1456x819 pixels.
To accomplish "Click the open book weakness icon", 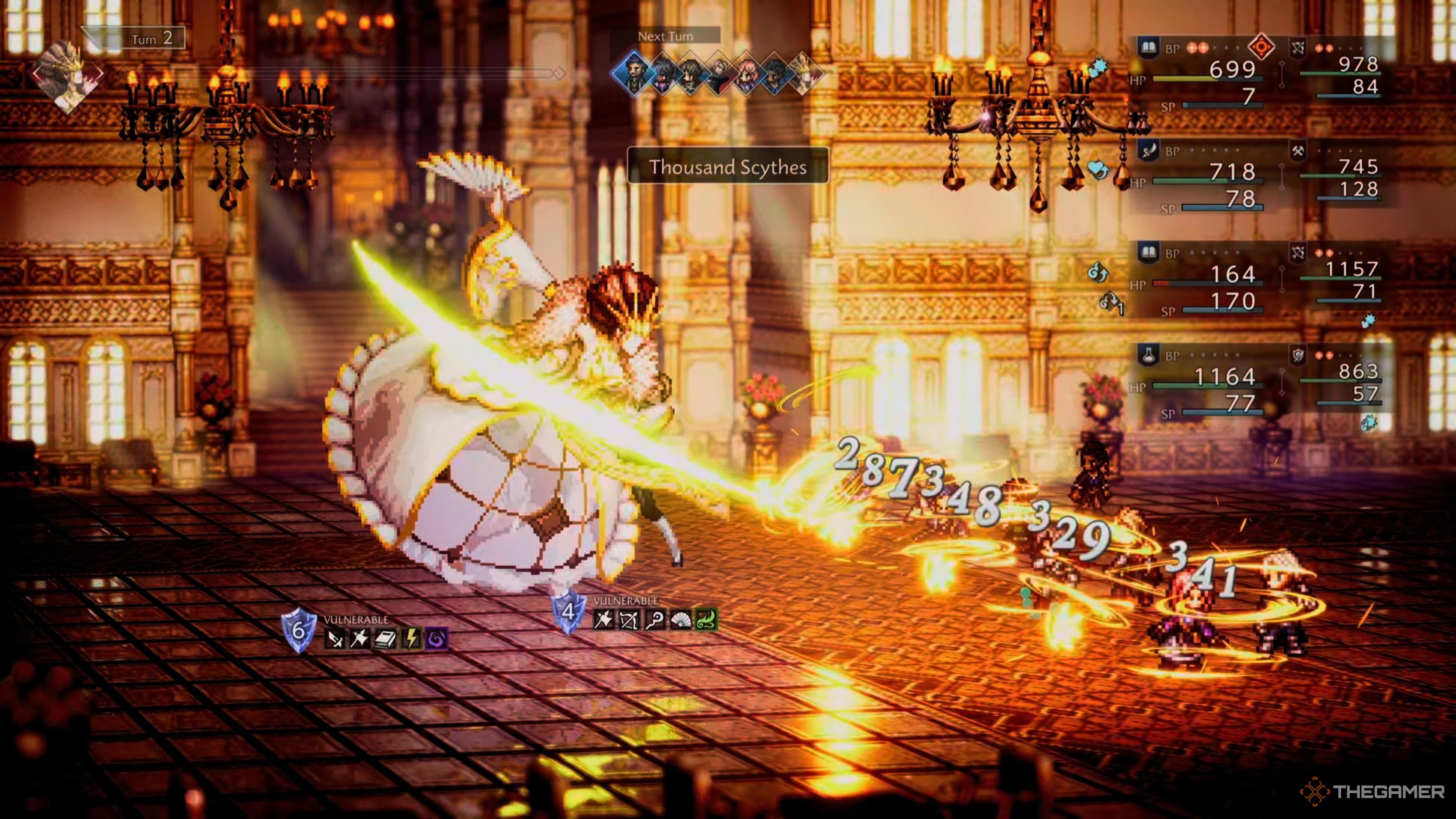I will 386,639.
